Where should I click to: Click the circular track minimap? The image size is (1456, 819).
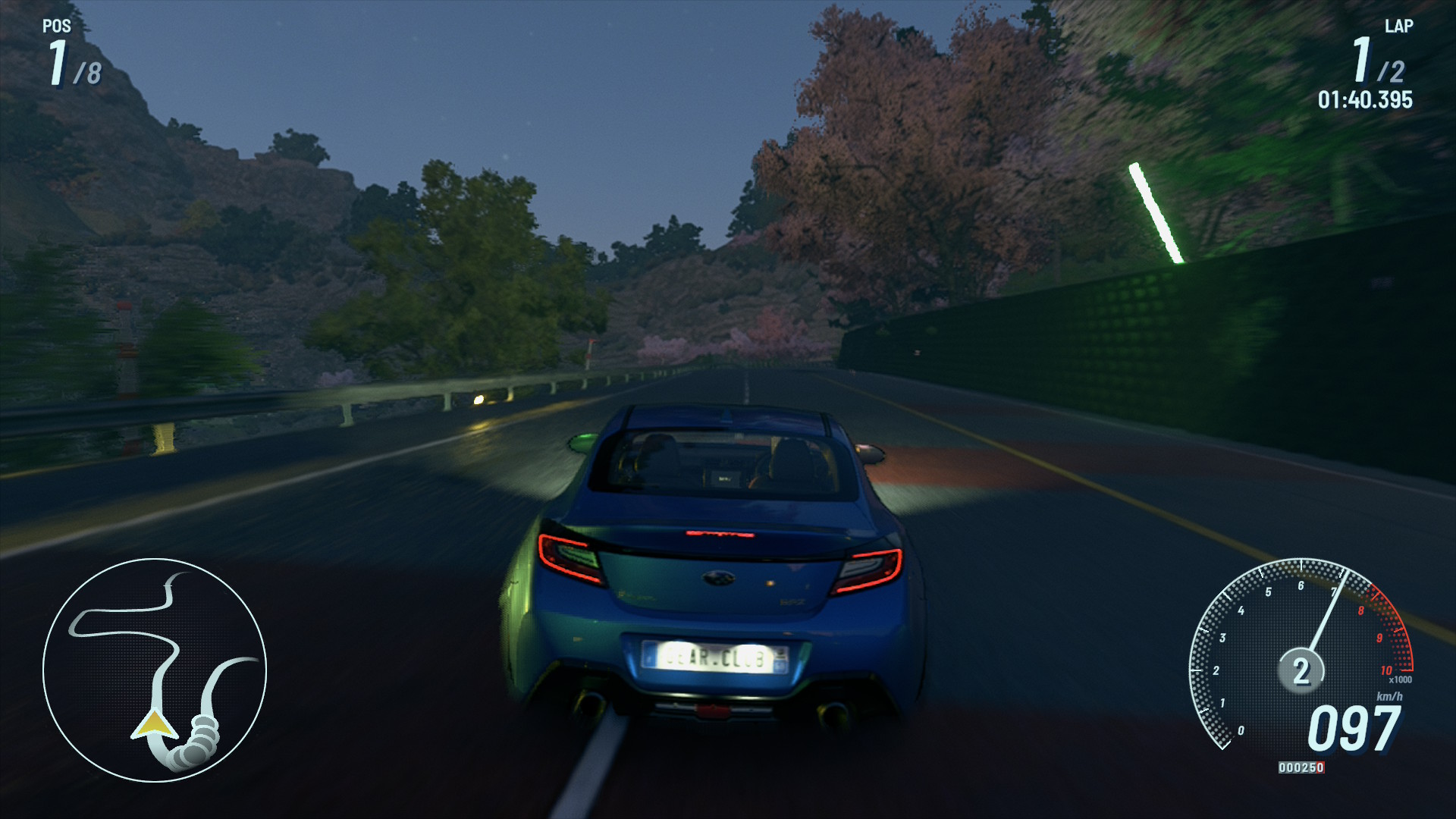pyautogui.click(x=155, y=670)
